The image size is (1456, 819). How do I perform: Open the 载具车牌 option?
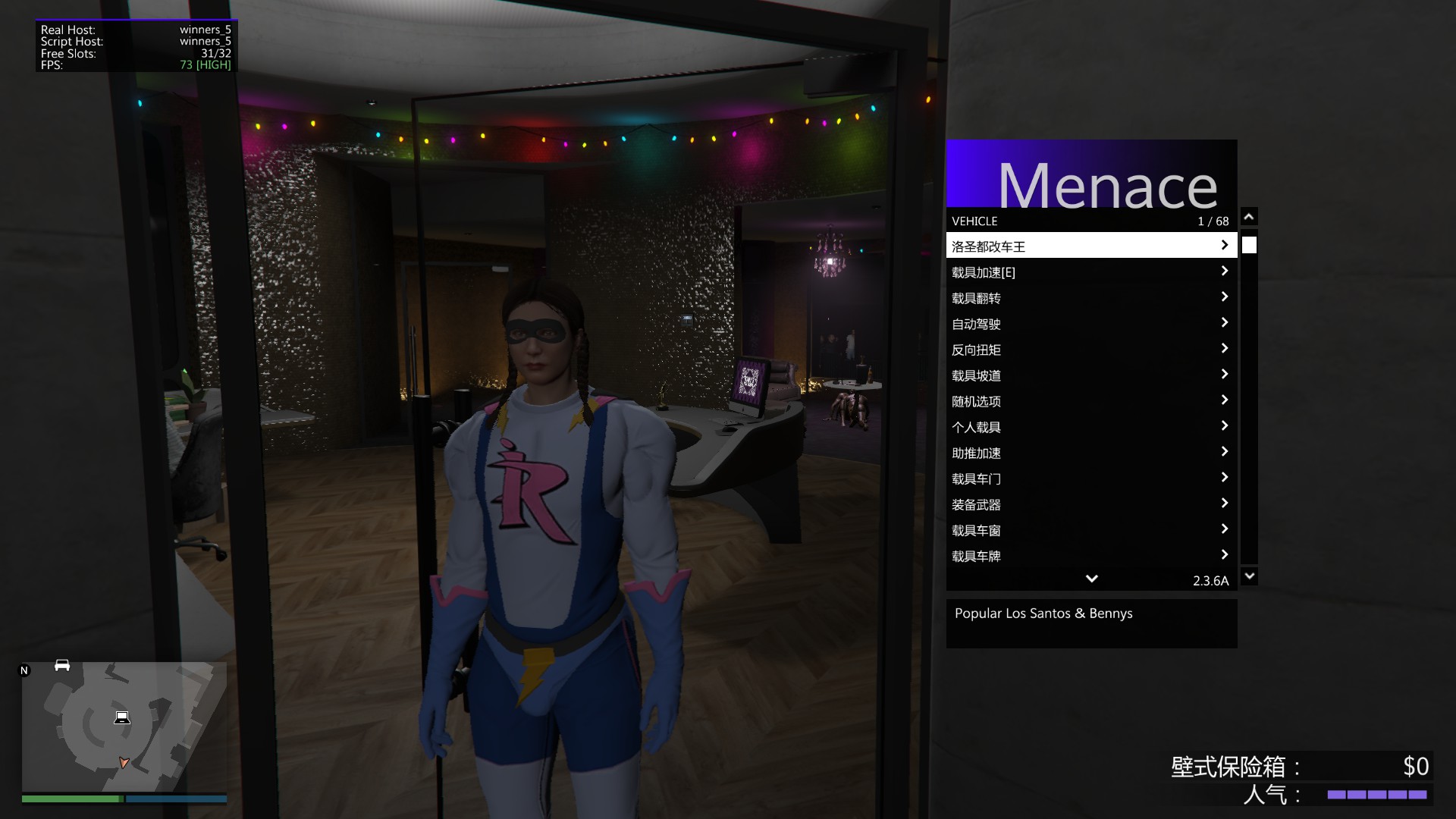1090,555
